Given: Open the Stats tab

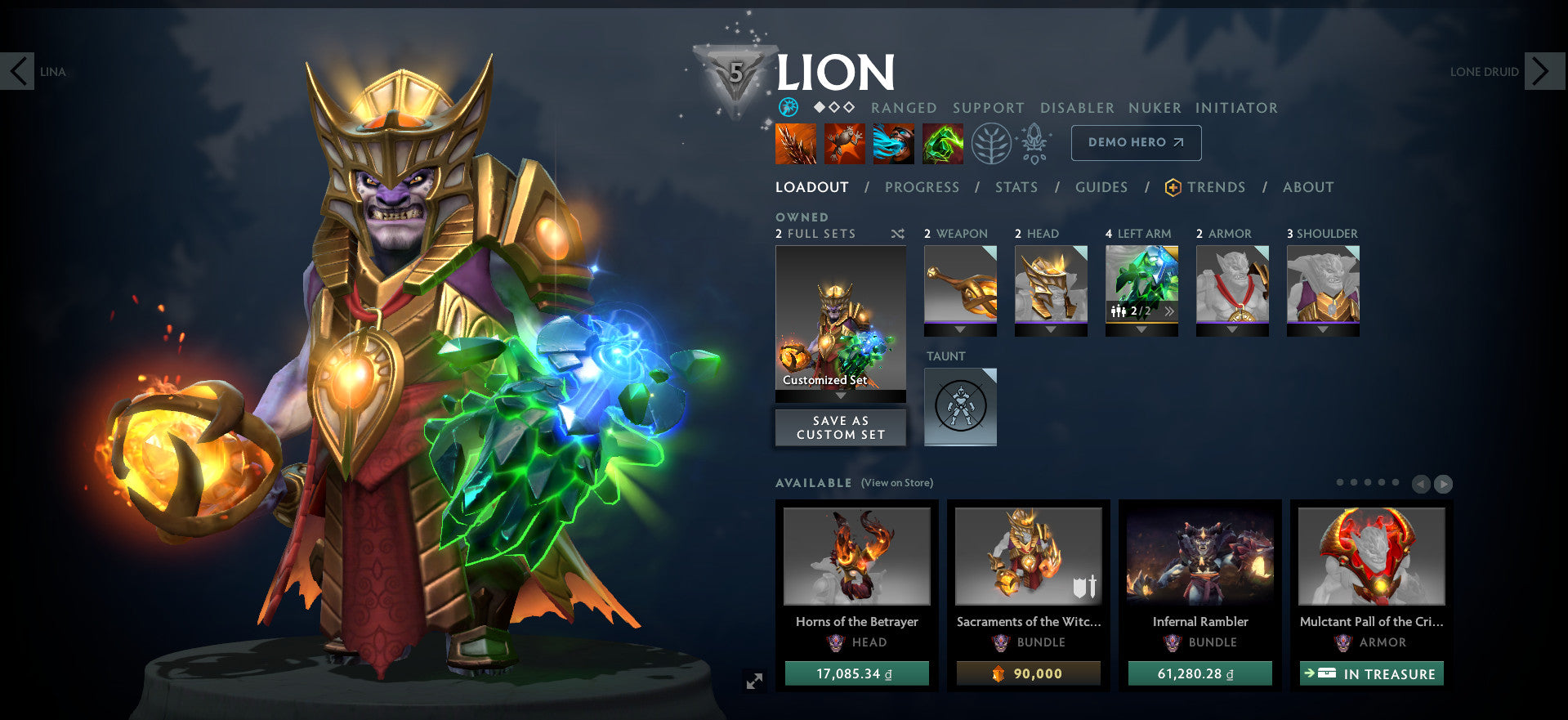Looking at the screenshot, I should [1016, 187].
